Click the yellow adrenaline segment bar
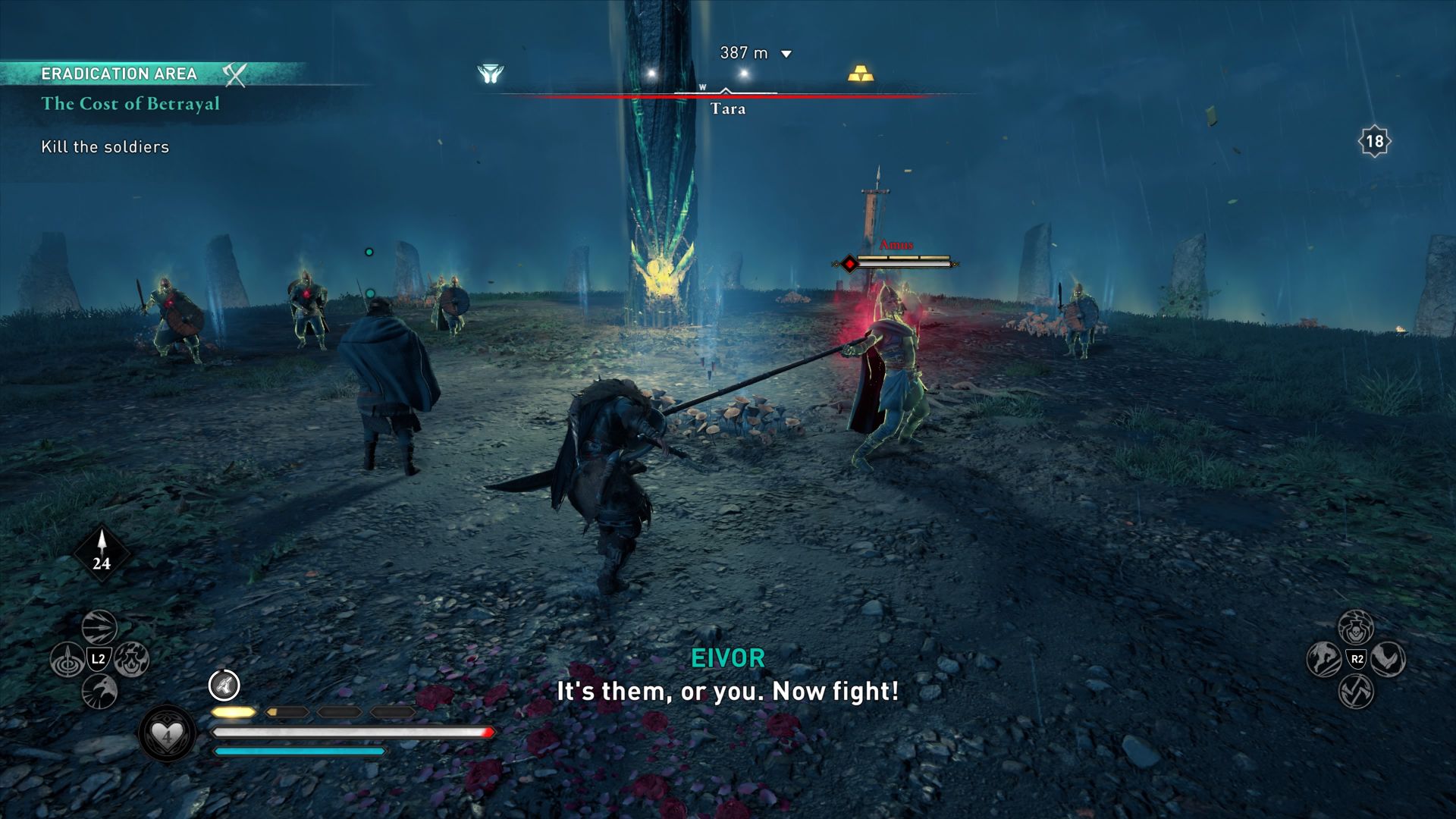1456x819 pixels. click(x=233, y=713)
